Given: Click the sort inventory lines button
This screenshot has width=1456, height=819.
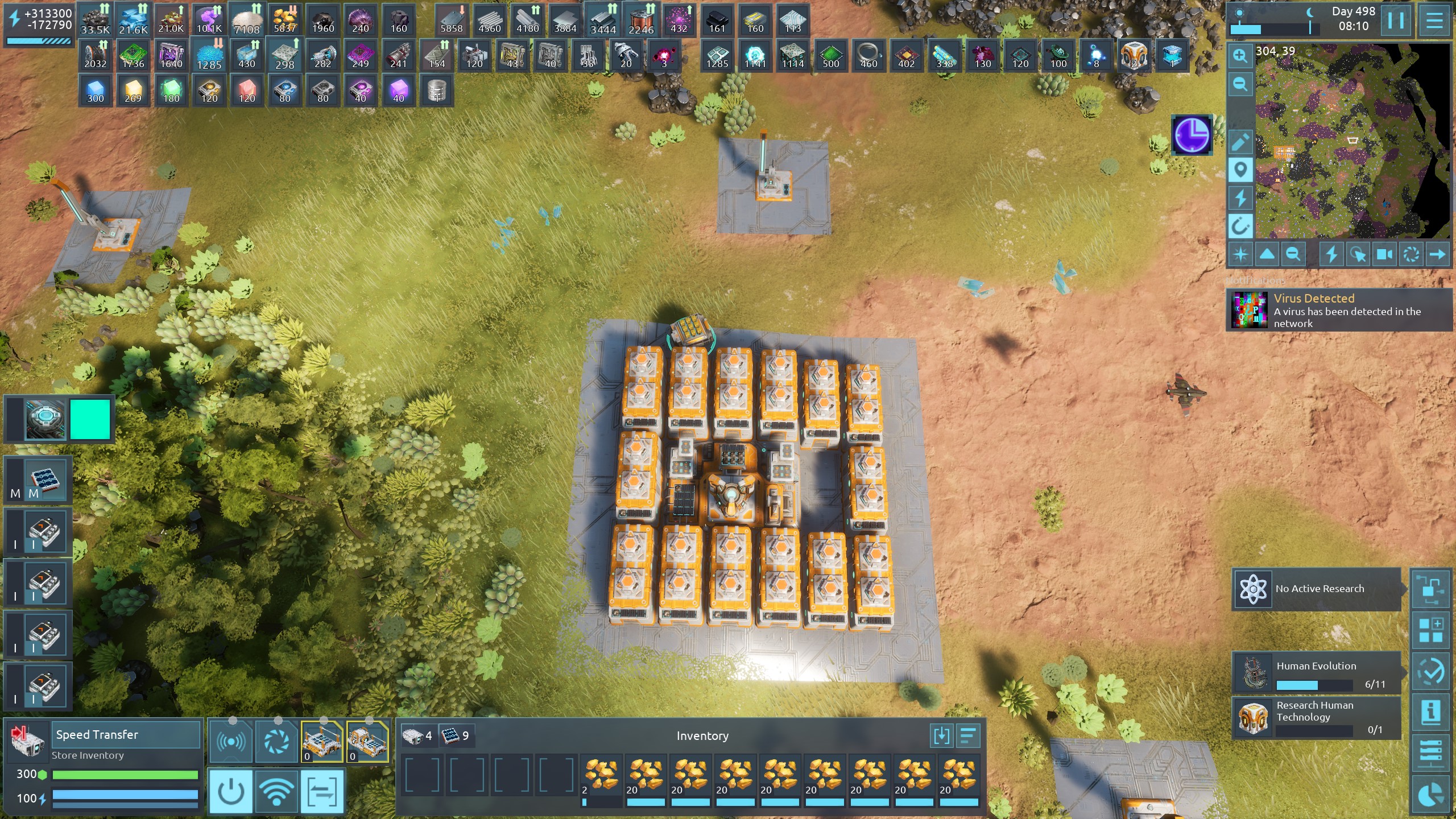Looking at the screenshot, I should (968, 736).
